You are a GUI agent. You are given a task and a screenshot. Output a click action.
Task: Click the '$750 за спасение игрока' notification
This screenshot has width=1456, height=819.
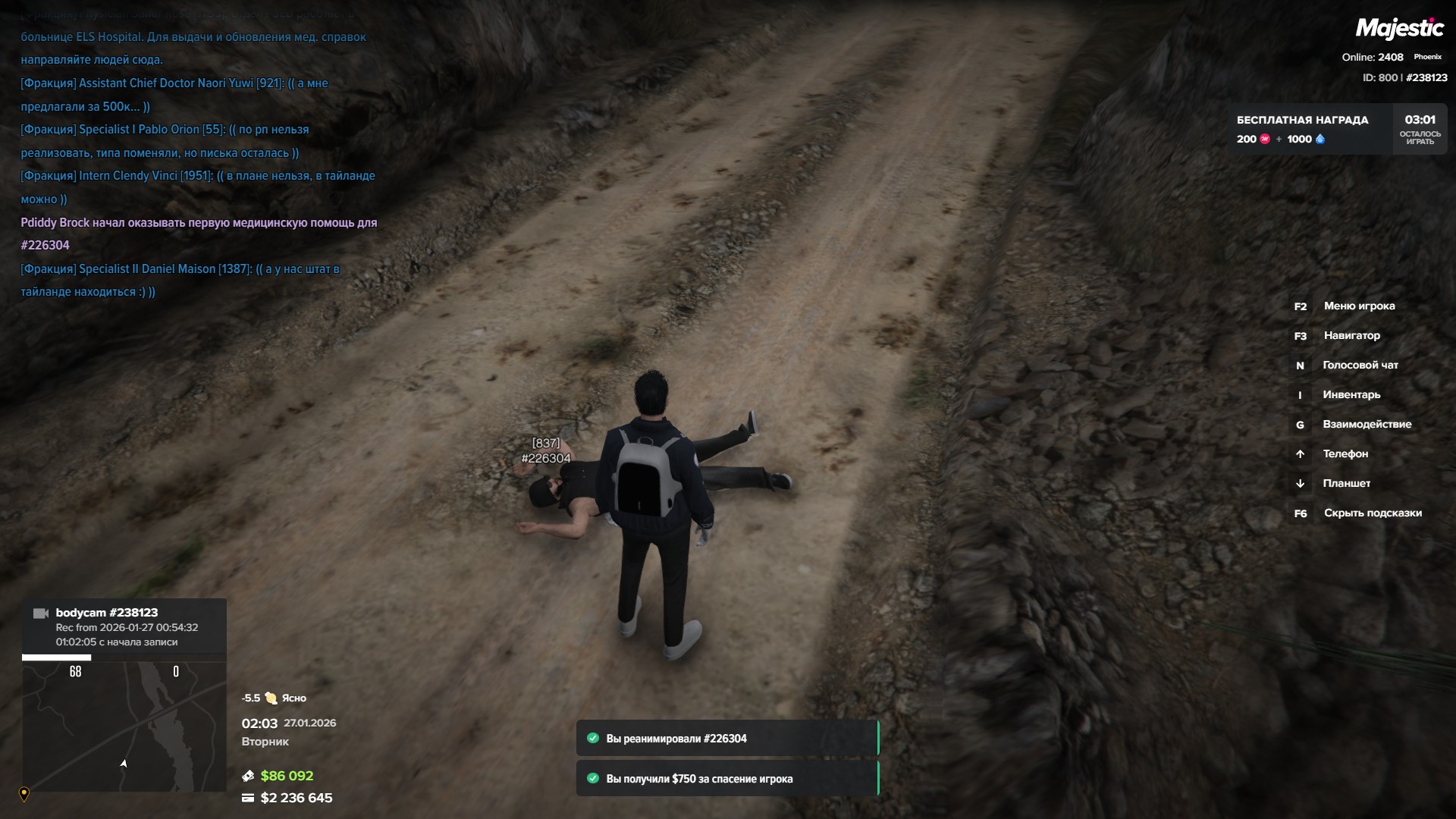tap(726, 779)
